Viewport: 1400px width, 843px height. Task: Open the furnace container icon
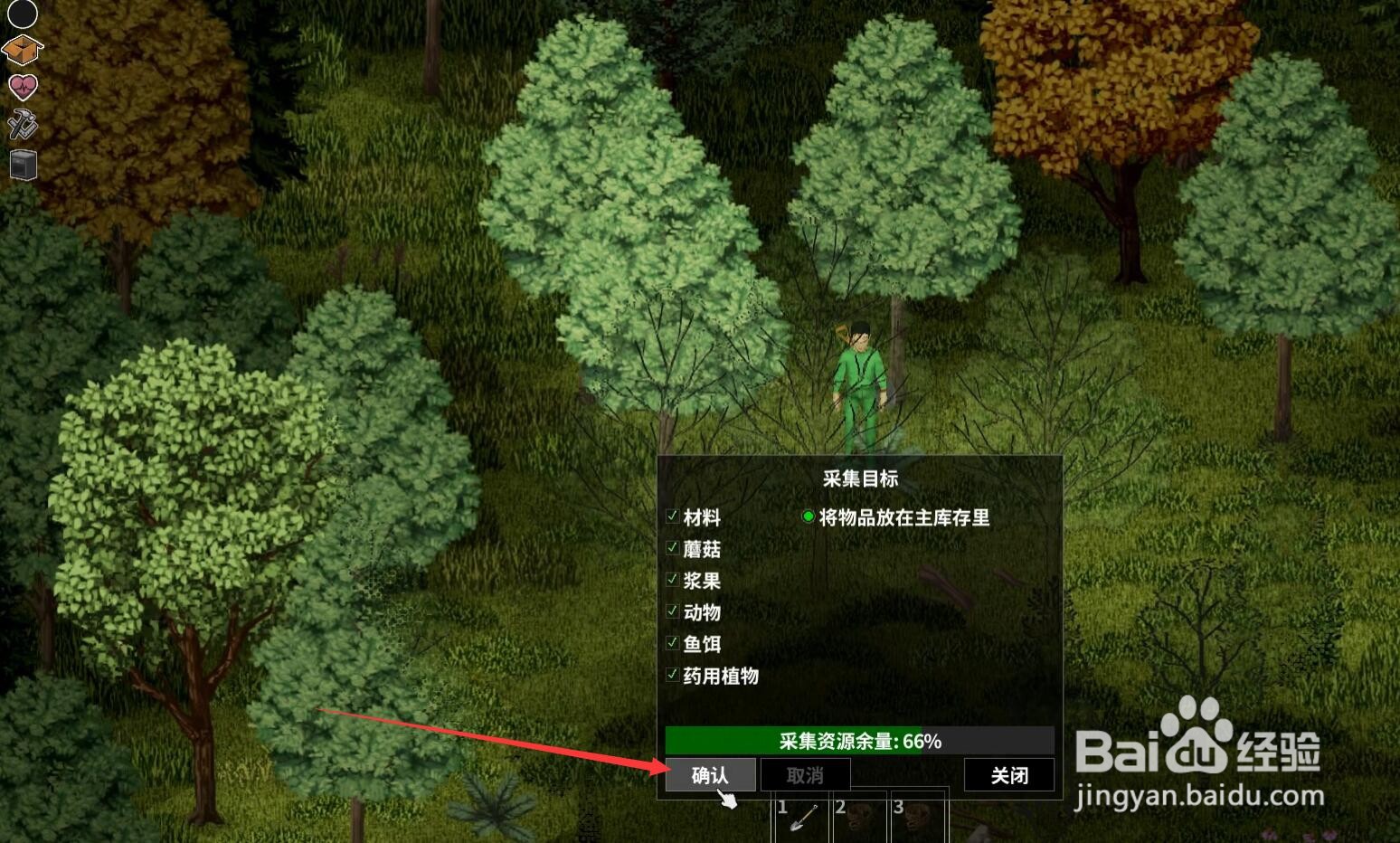[21, 165]
